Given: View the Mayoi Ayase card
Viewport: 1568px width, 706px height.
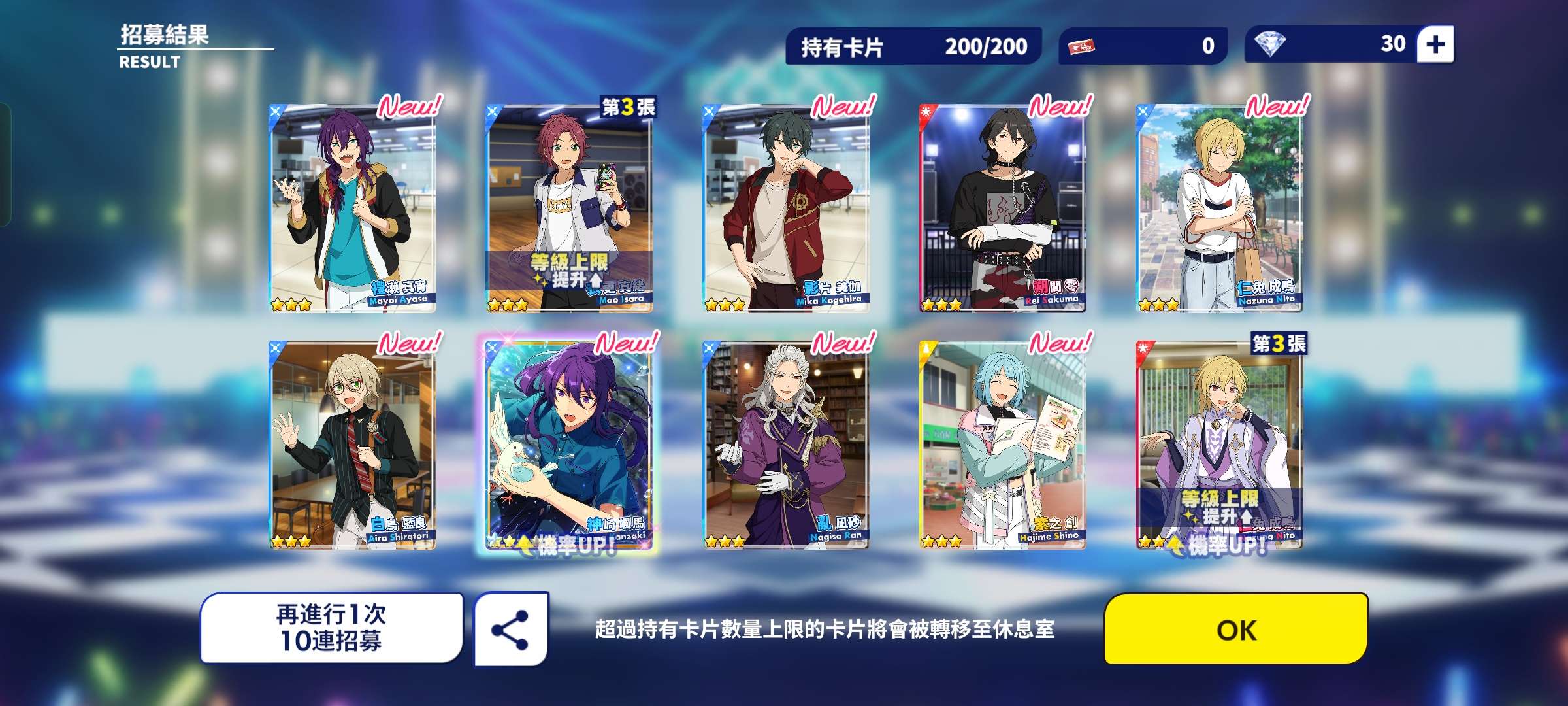Looking at the screenshot, I should tap(353, 208).
